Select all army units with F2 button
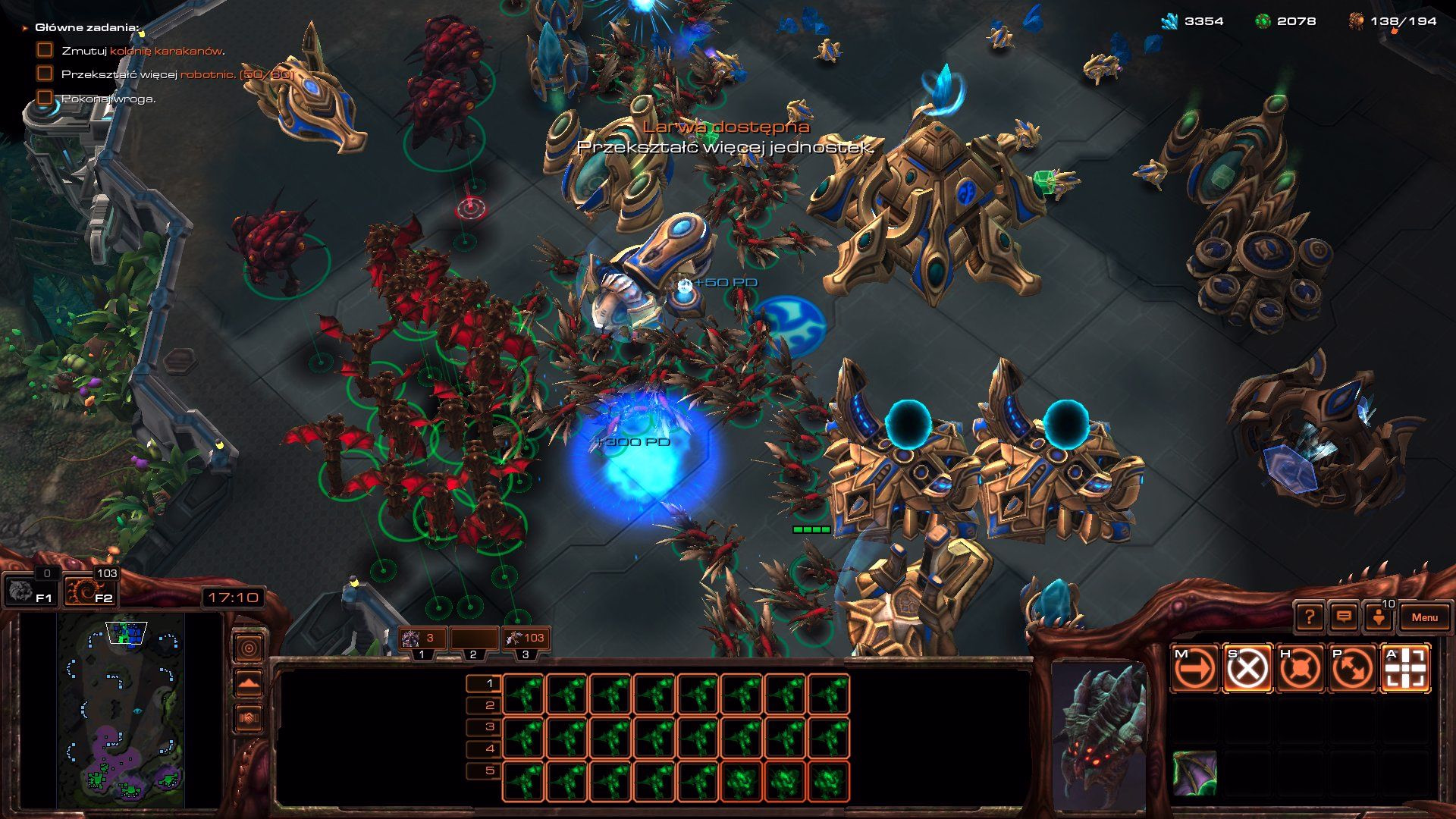Image resolution: width=1456 pixels, height=819 pixels. 90,590
